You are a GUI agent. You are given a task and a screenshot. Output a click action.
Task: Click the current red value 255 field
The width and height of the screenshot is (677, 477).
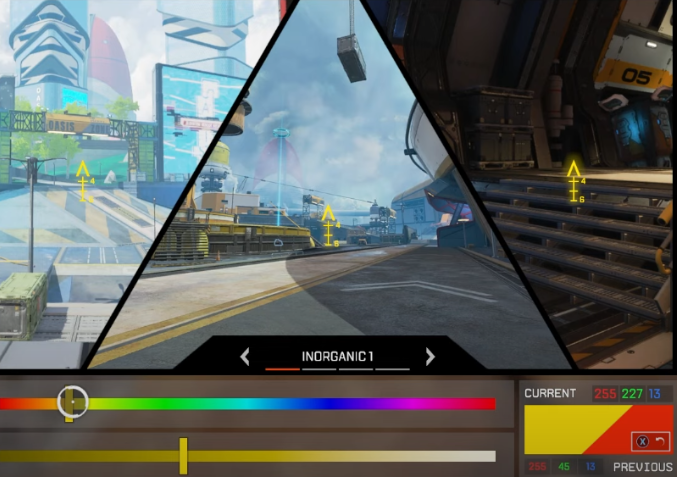pos(605,393)
